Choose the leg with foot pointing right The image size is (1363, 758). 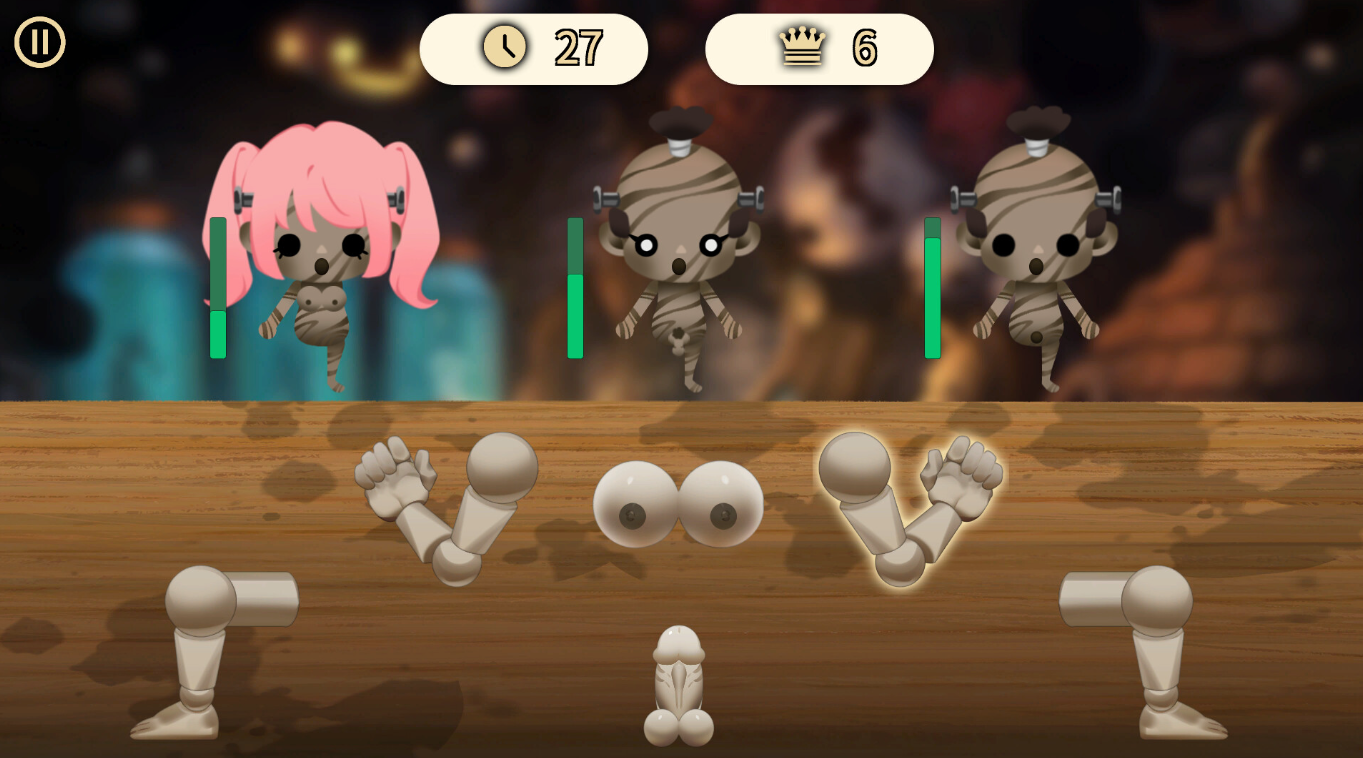point(1150,650)
